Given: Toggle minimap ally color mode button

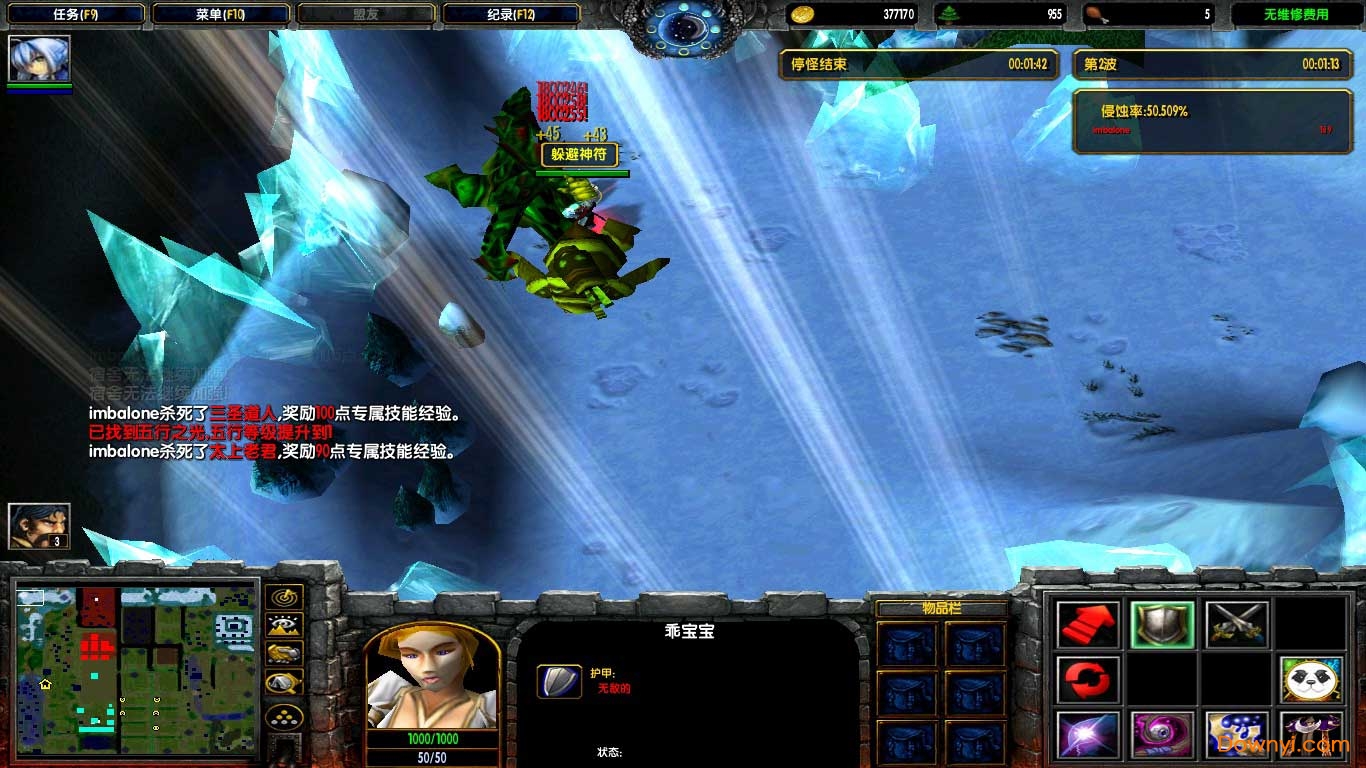Looking at the screenshot, I should 284,655.
